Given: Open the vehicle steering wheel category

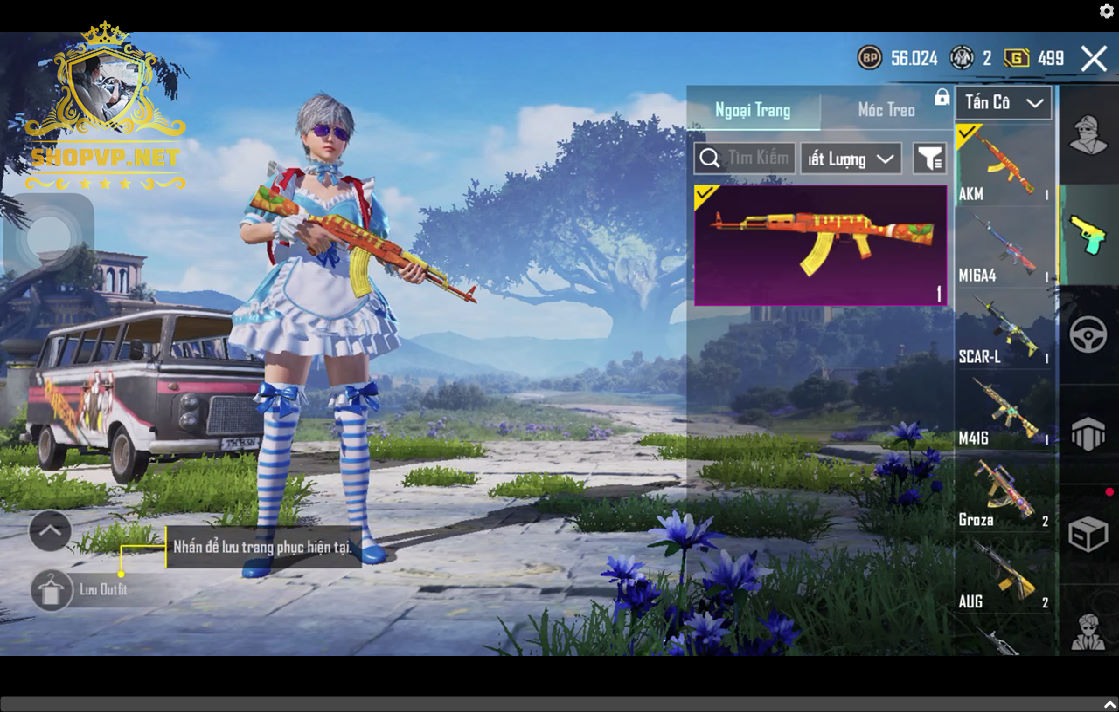Looking at the screenshot, I should point(1088,335).
